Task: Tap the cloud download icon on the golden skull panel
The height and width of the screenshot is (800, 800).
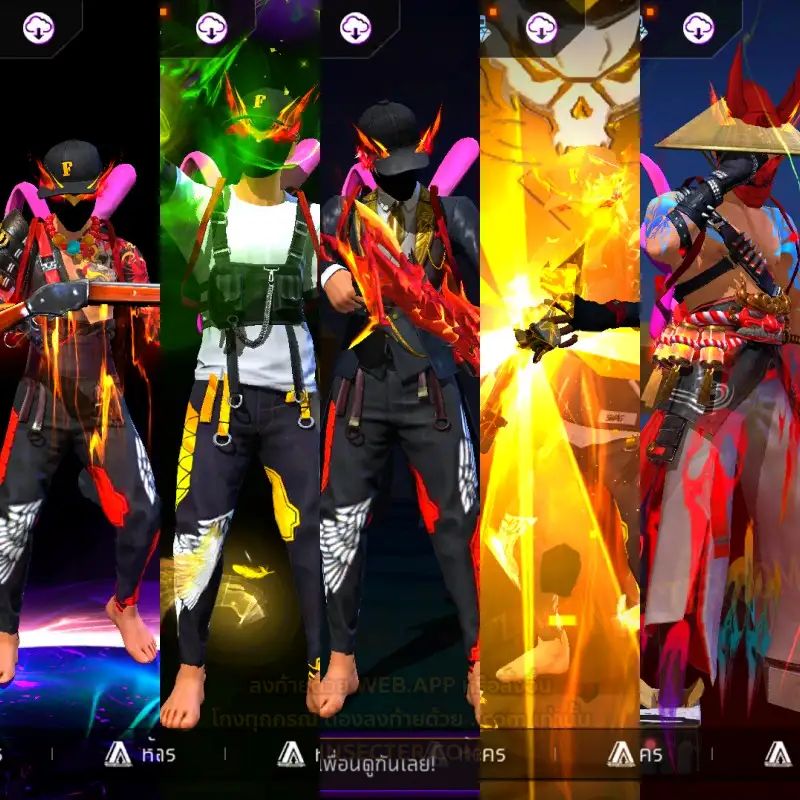Action: 541,28
